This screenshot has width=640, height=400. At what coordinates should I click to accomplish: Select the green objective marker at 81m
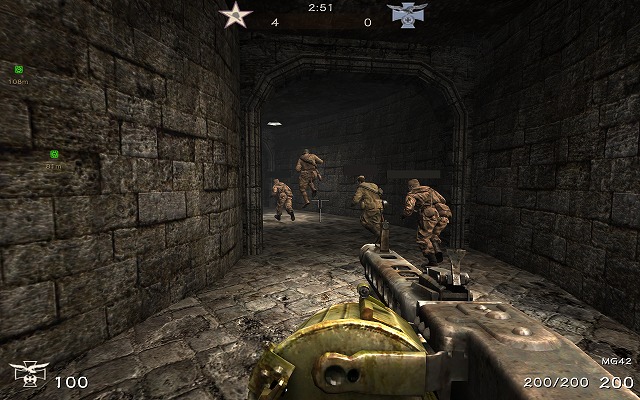click(x=54, y=155)
